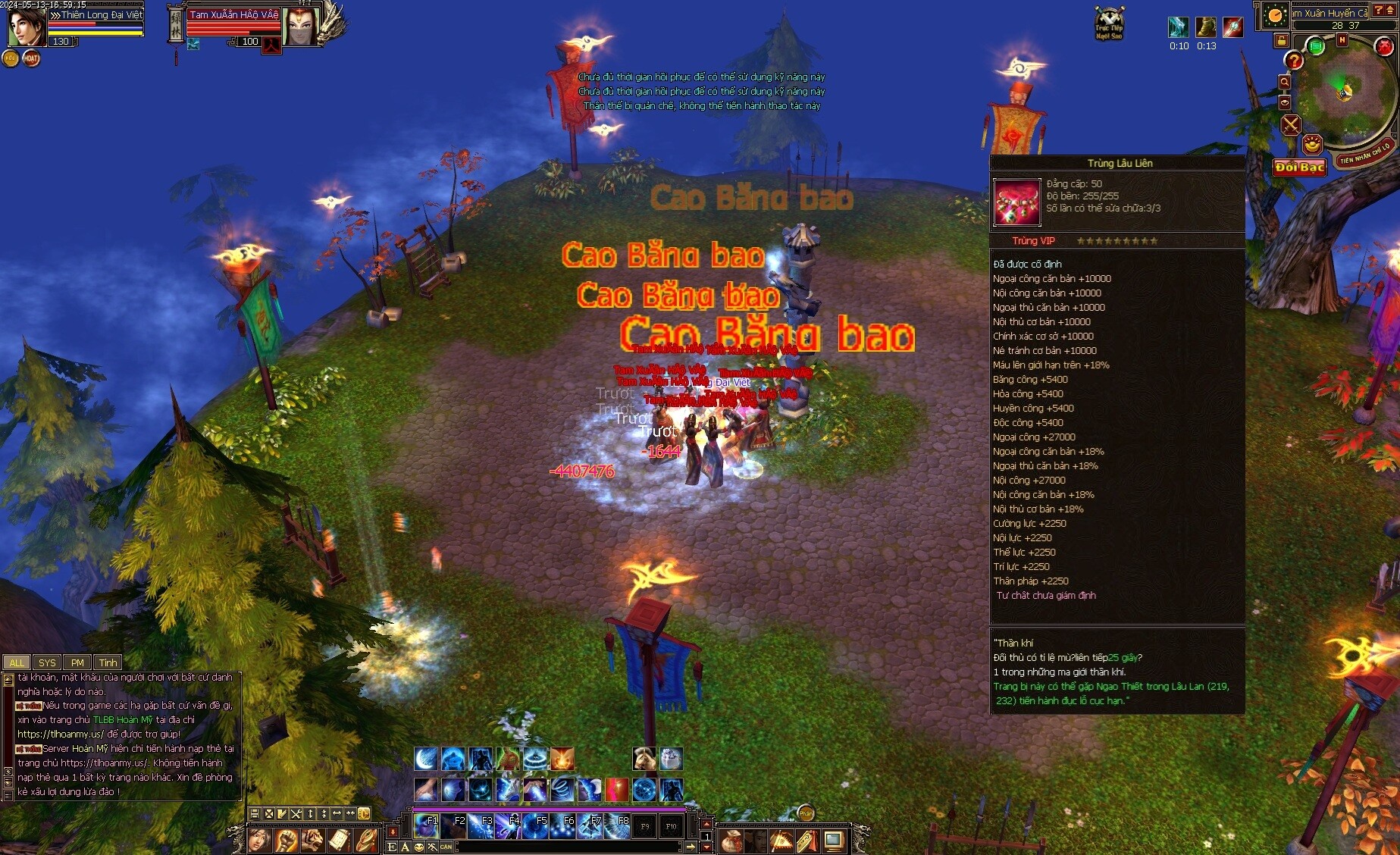Click the Đổi Bạc button
The width and height of the screenshot is (1400, 855).
(1299, 168)
